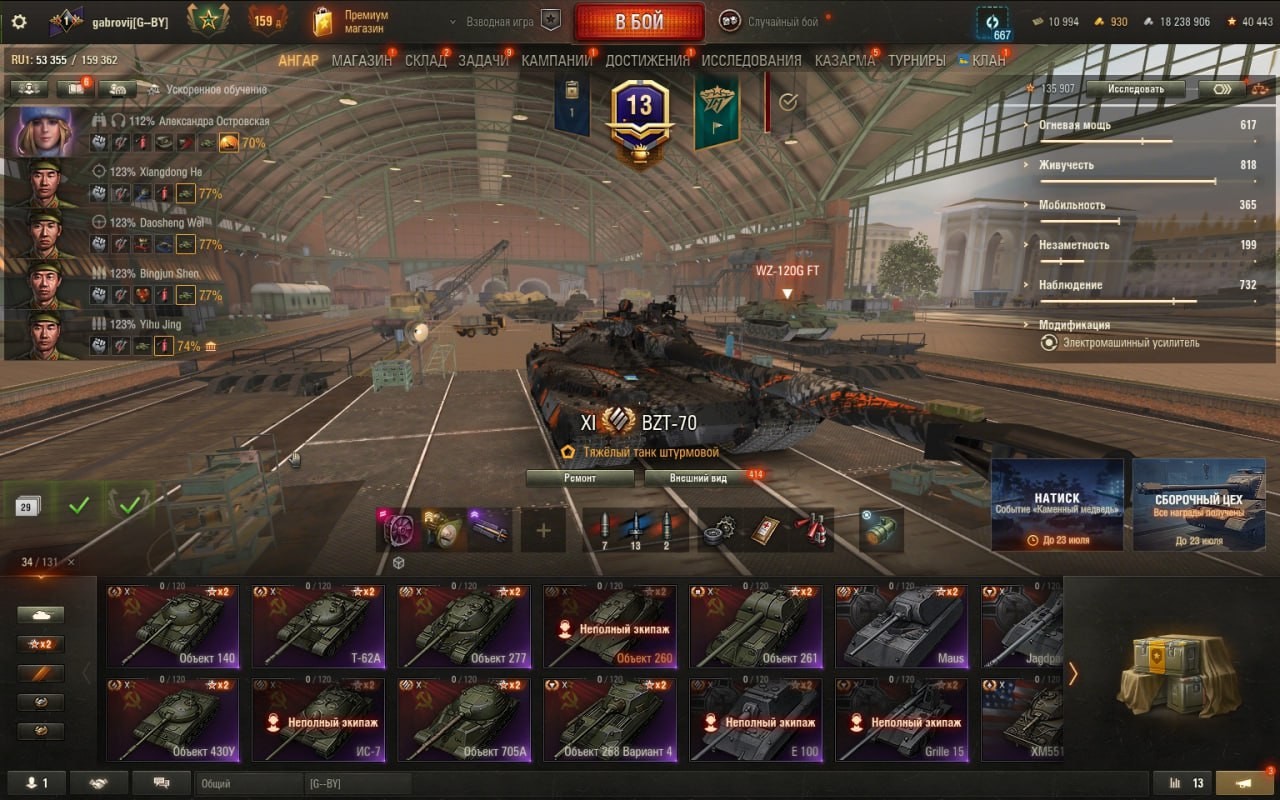1280x800 pixels.
Task: Open the ТУРНИРЫ tab
Action: (916, 60)
